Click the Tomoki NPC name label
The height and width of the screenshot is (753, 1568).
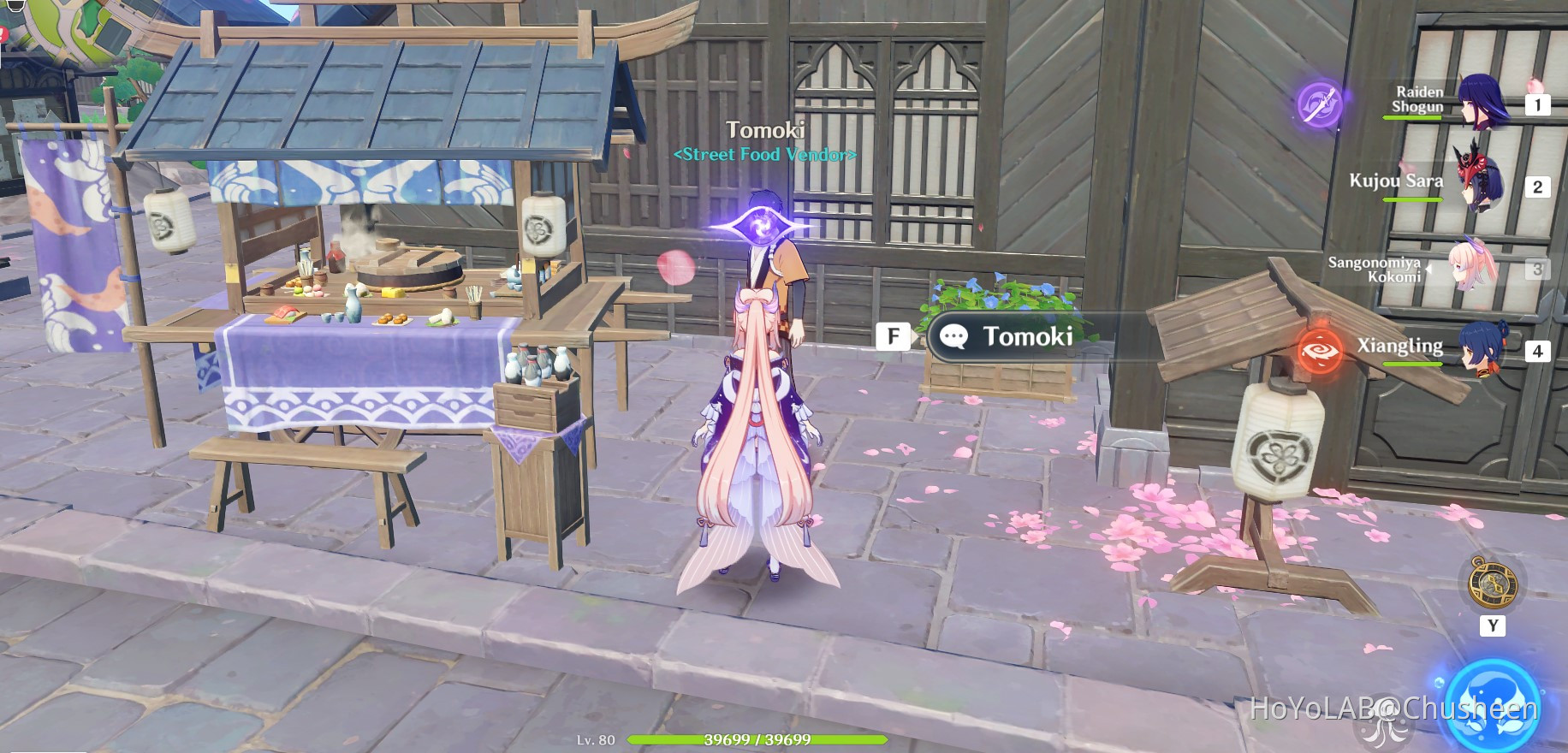pyautogui.click(x=764, y=128)
